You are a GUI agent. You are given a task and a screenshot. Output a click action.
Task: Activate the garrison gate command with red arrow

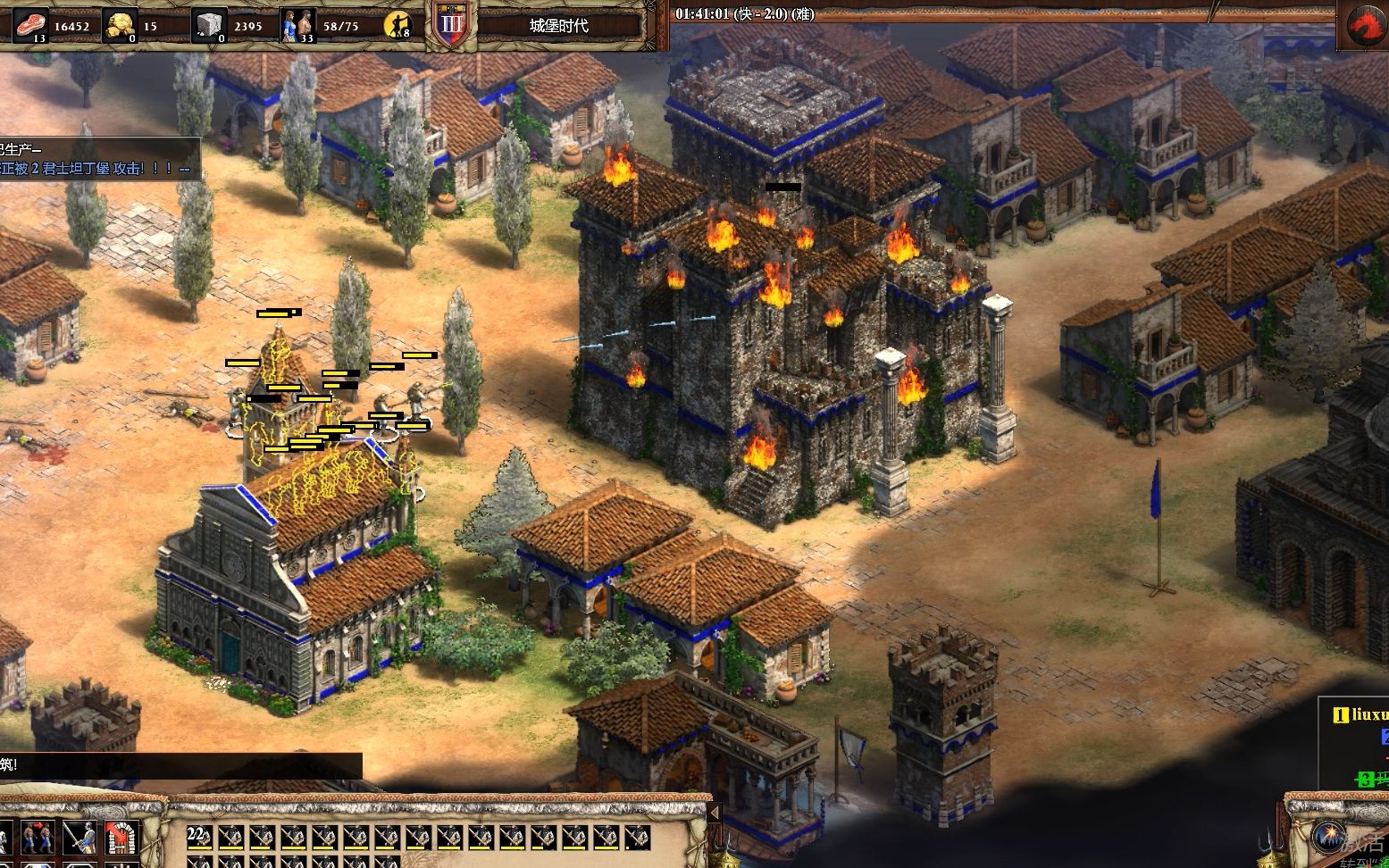click(x=121, y=838)
